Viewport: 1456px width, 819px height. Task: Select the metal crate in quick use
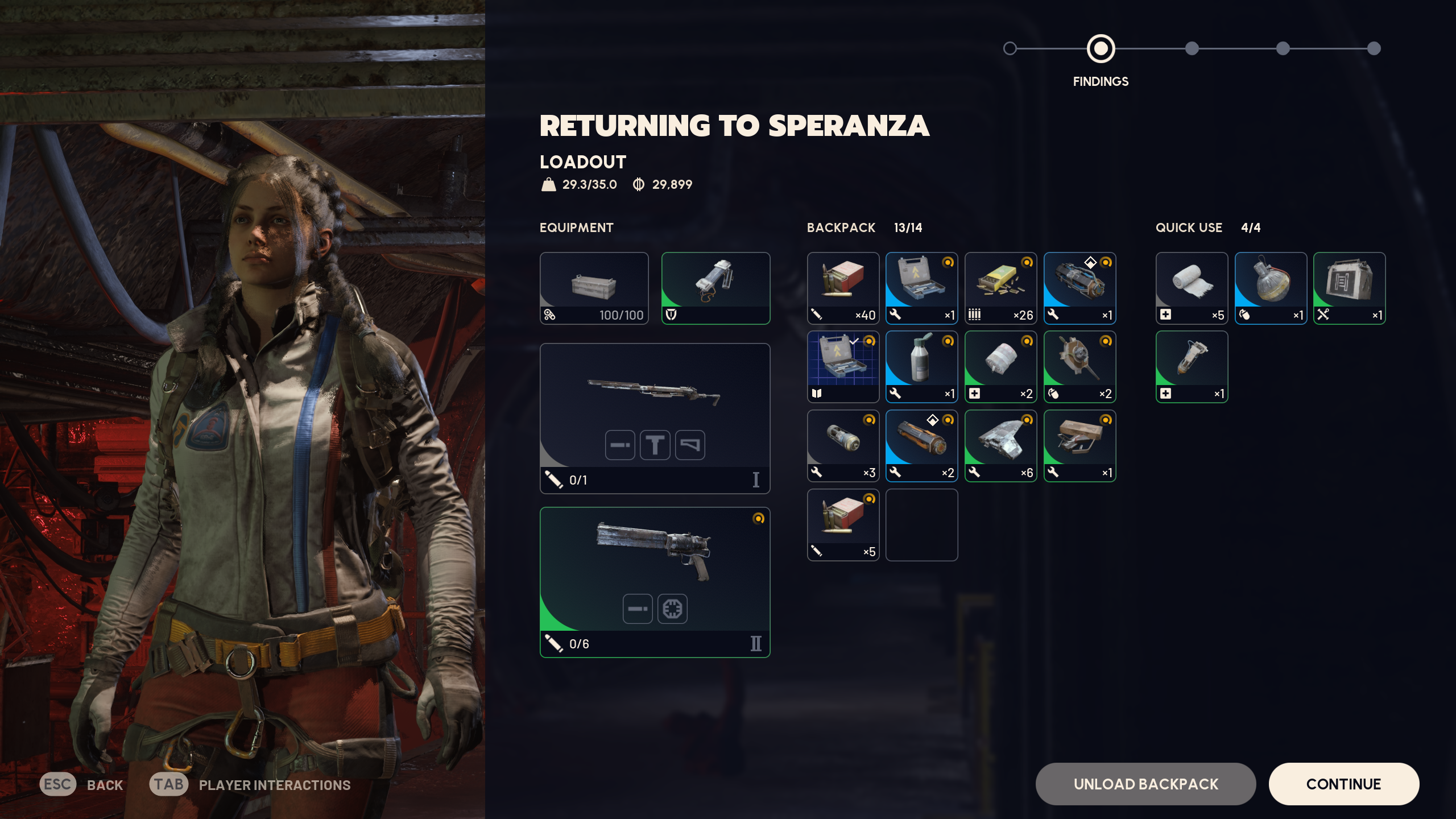click(x=1349, y=288)
